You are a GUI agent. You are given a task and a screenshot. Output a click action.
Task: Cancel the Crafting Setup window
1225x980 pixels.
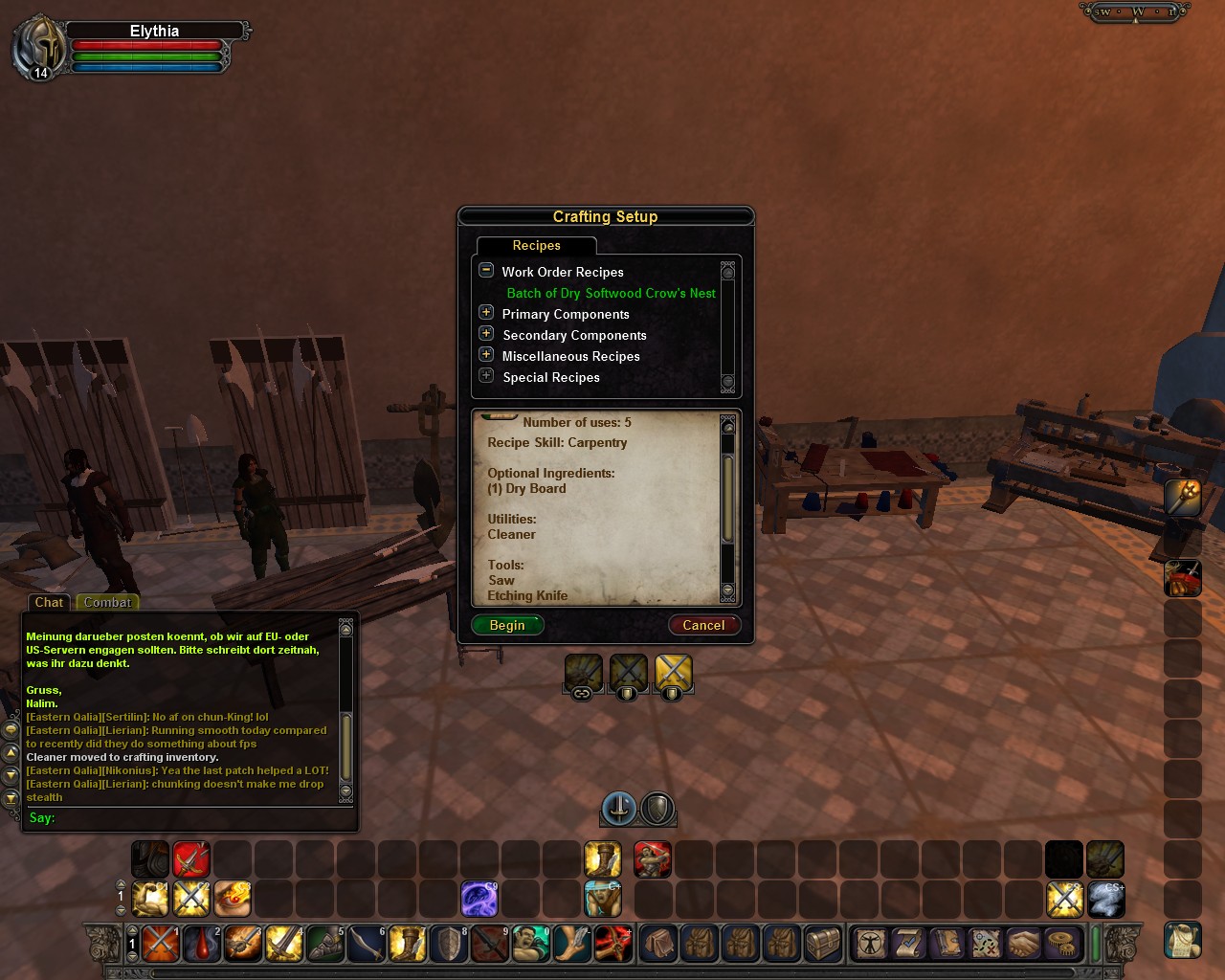point(703,625)
